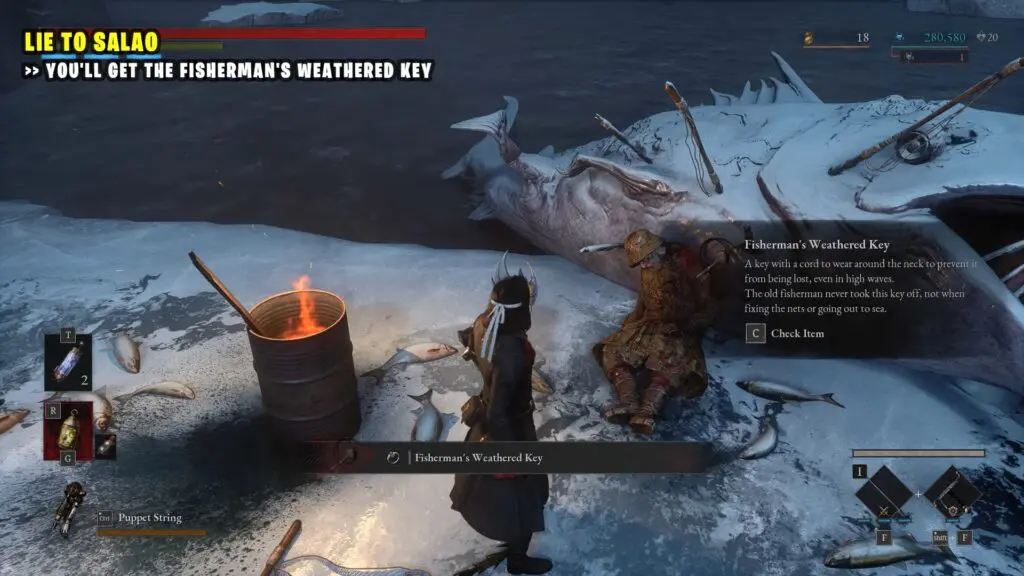Activate the Puppet String Legion Arm icon
Screen dimensions: 1024x576
coord(71,507)
